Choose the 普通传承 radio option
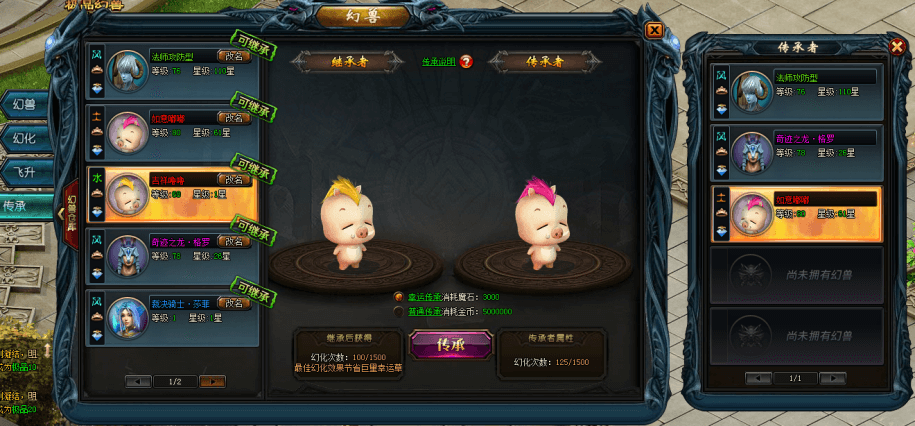 click(399, 311)
